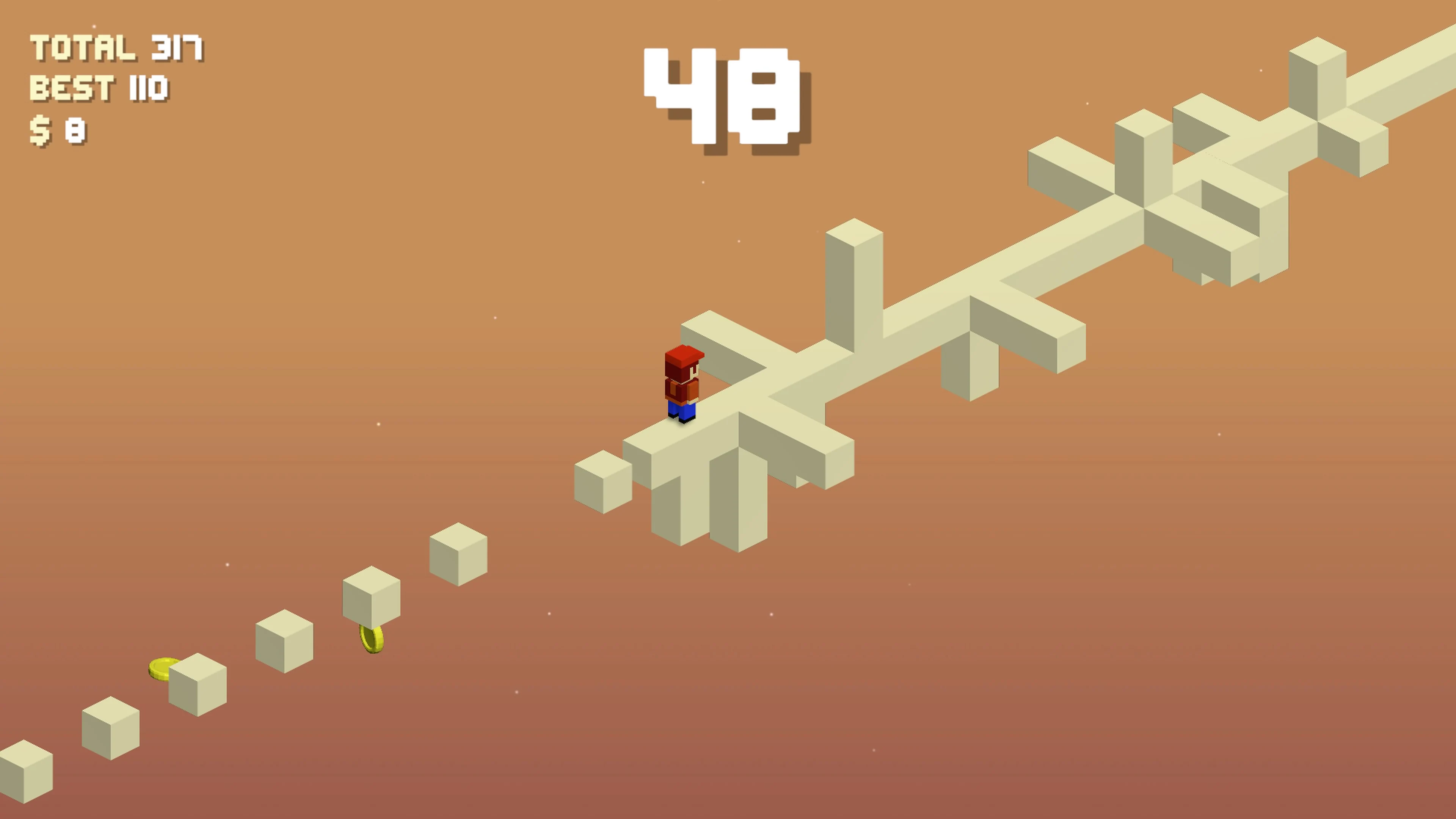The width and height of the screenshot is (1456, 819).
Task: Click the dollar sign icon in the HUD
Action: pos(41,130)
